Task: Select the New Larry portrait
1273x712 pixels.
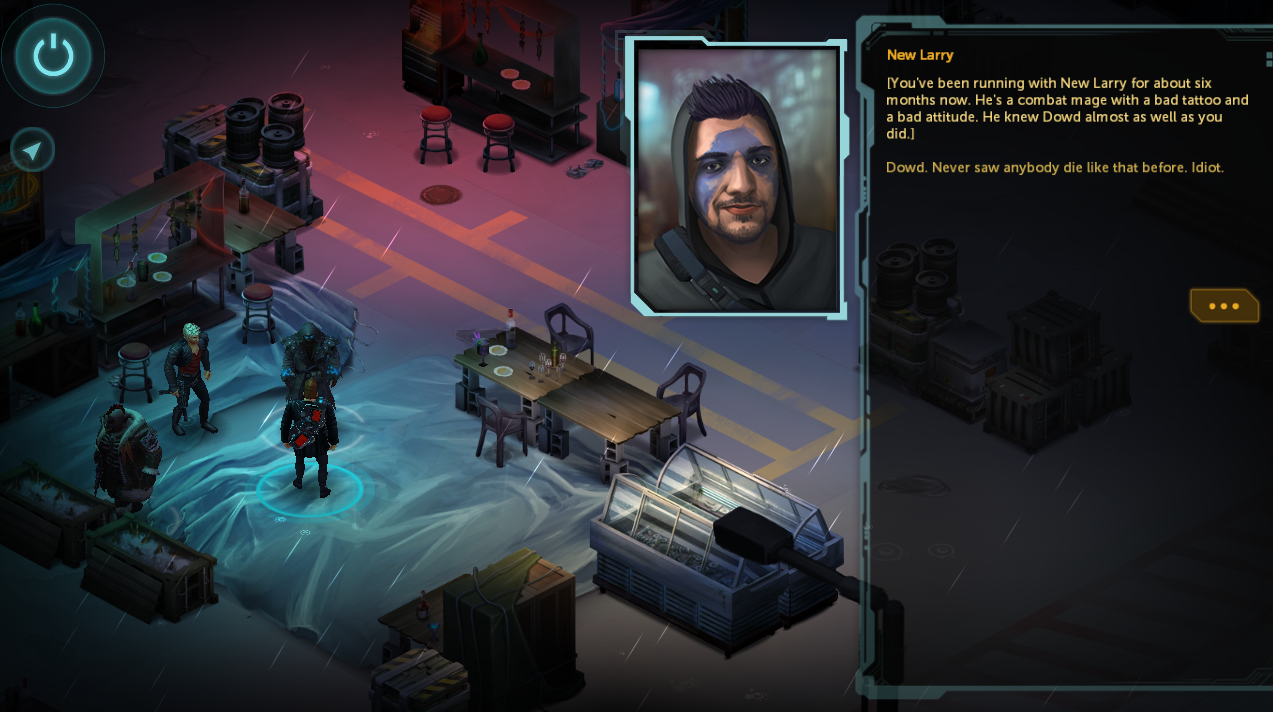Action: point(738,178)
